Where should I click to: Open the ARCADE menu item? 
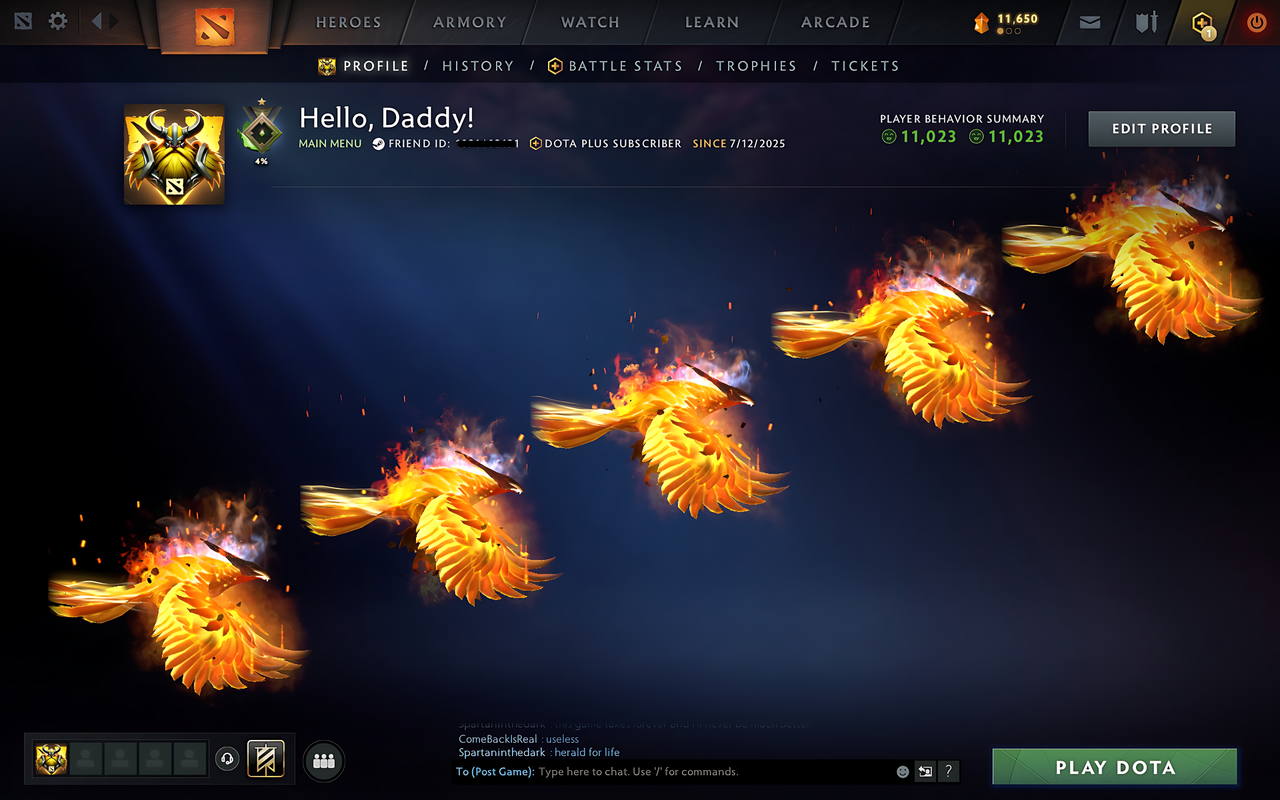click(x=834, y=21)
